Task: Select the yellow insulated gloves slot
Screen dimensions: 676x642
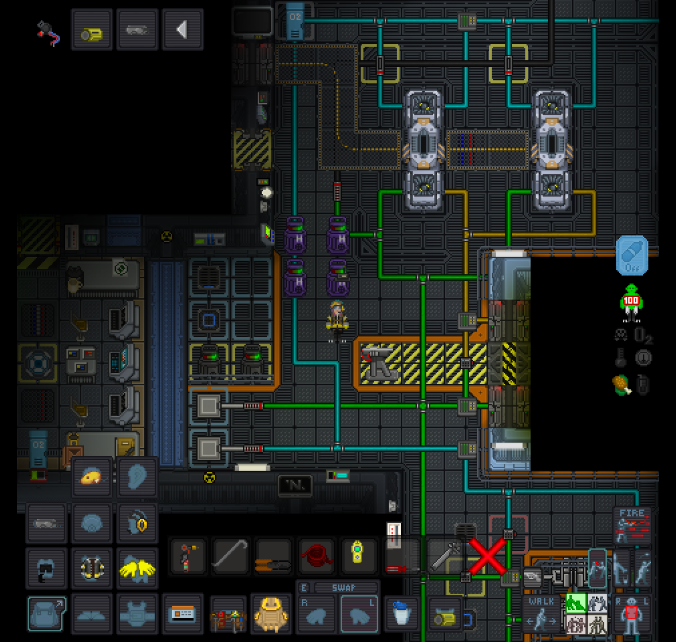Action: tap(137, 567)
